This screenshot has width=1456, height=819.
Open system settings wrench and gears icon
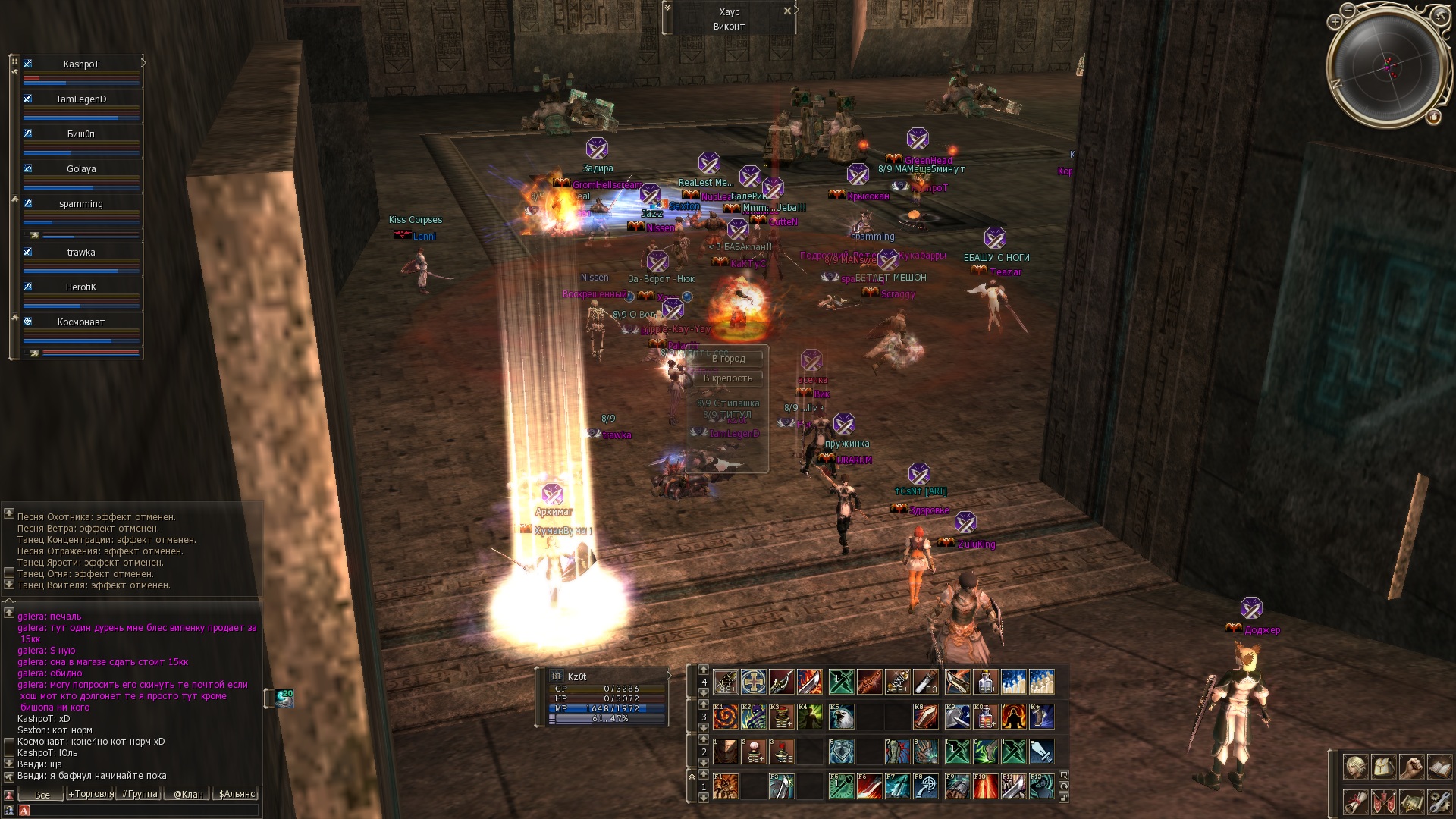click(1439, 802)
